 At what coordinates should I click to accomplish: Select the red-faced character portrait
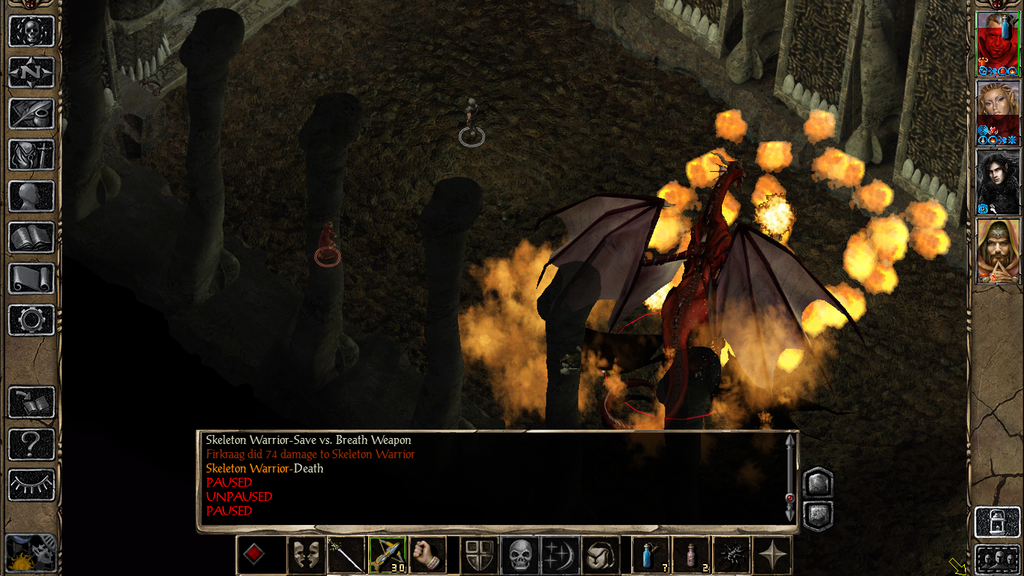[997, 44]
